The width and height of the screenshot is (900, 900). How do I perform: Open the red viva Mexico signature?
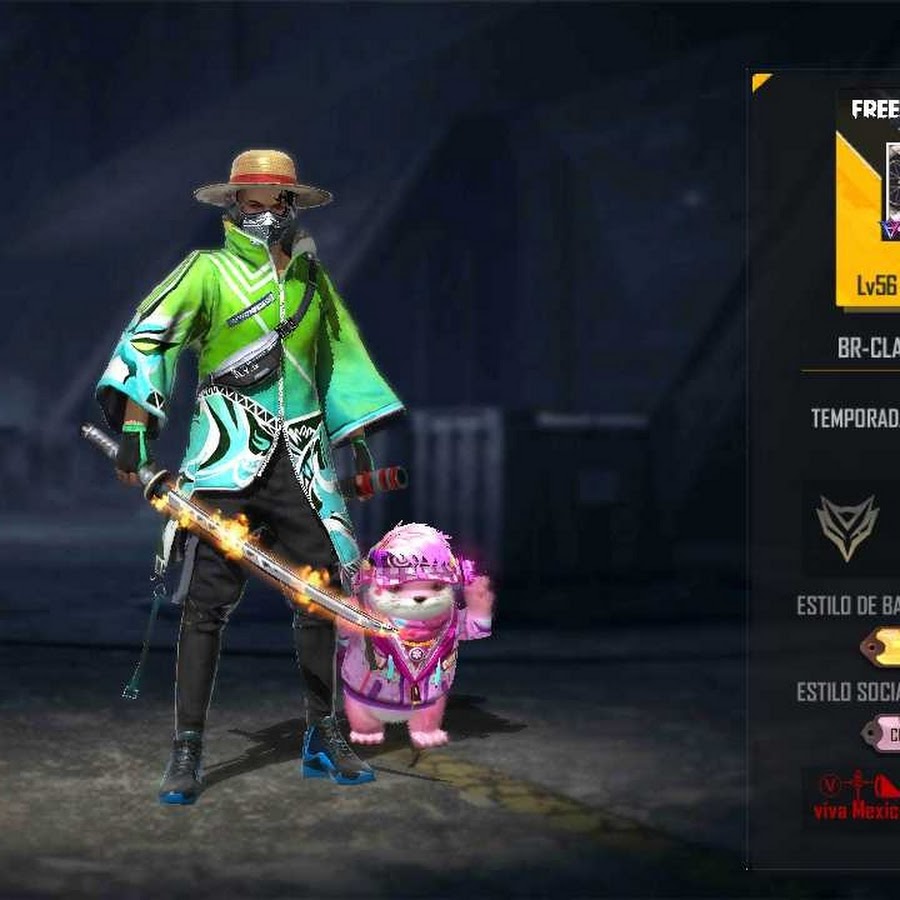coord(855,797)
